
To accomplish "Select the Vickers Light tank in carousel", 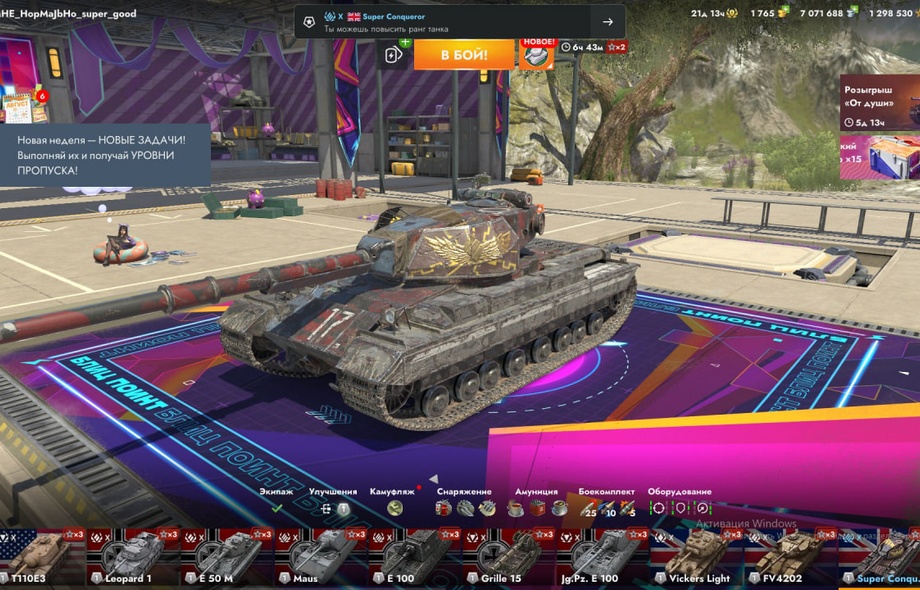I will tap(698, 558).
